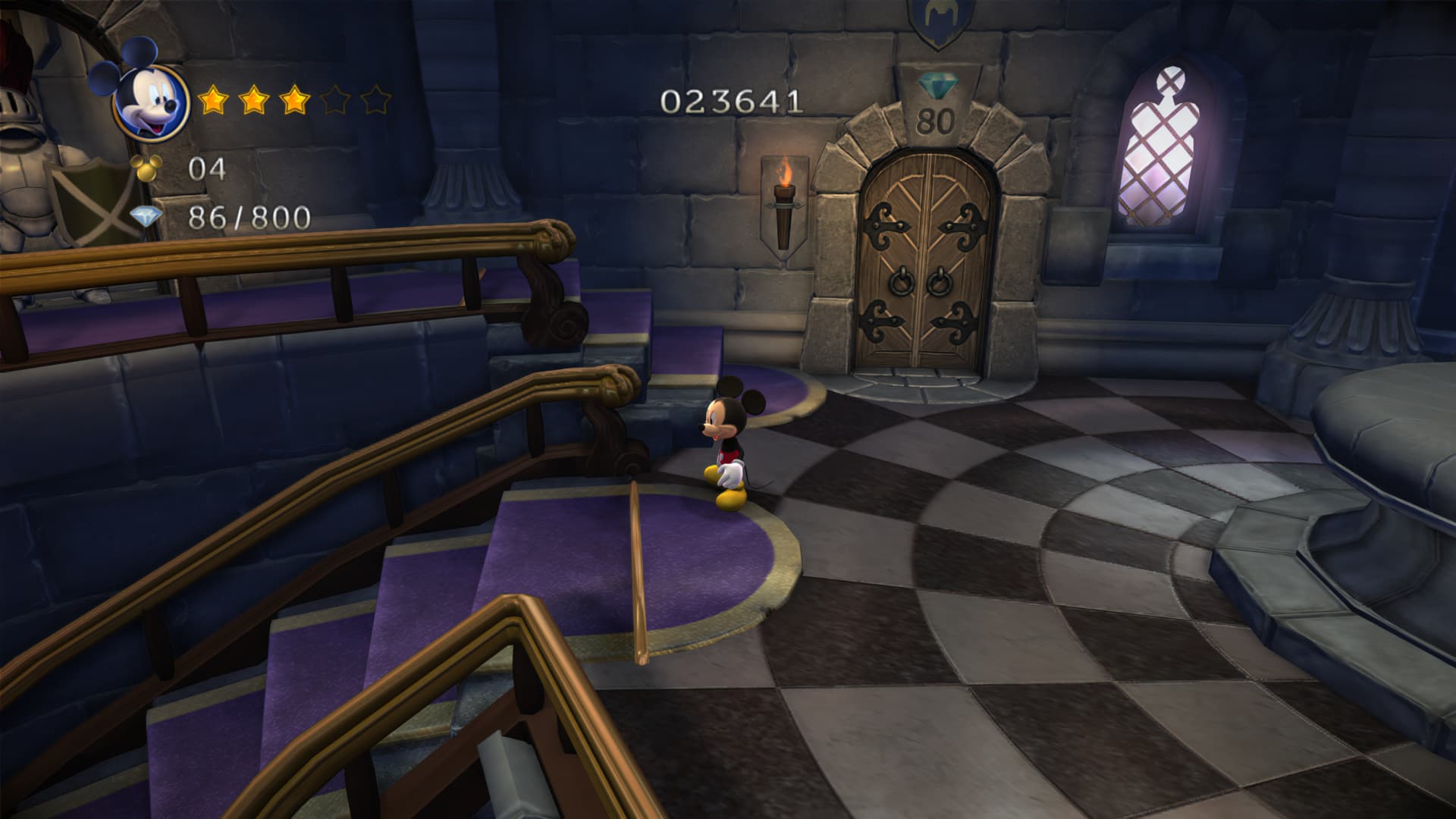1456x819 pixels.
Task: Click the diamond count reading 86/800
Action: 250,216
